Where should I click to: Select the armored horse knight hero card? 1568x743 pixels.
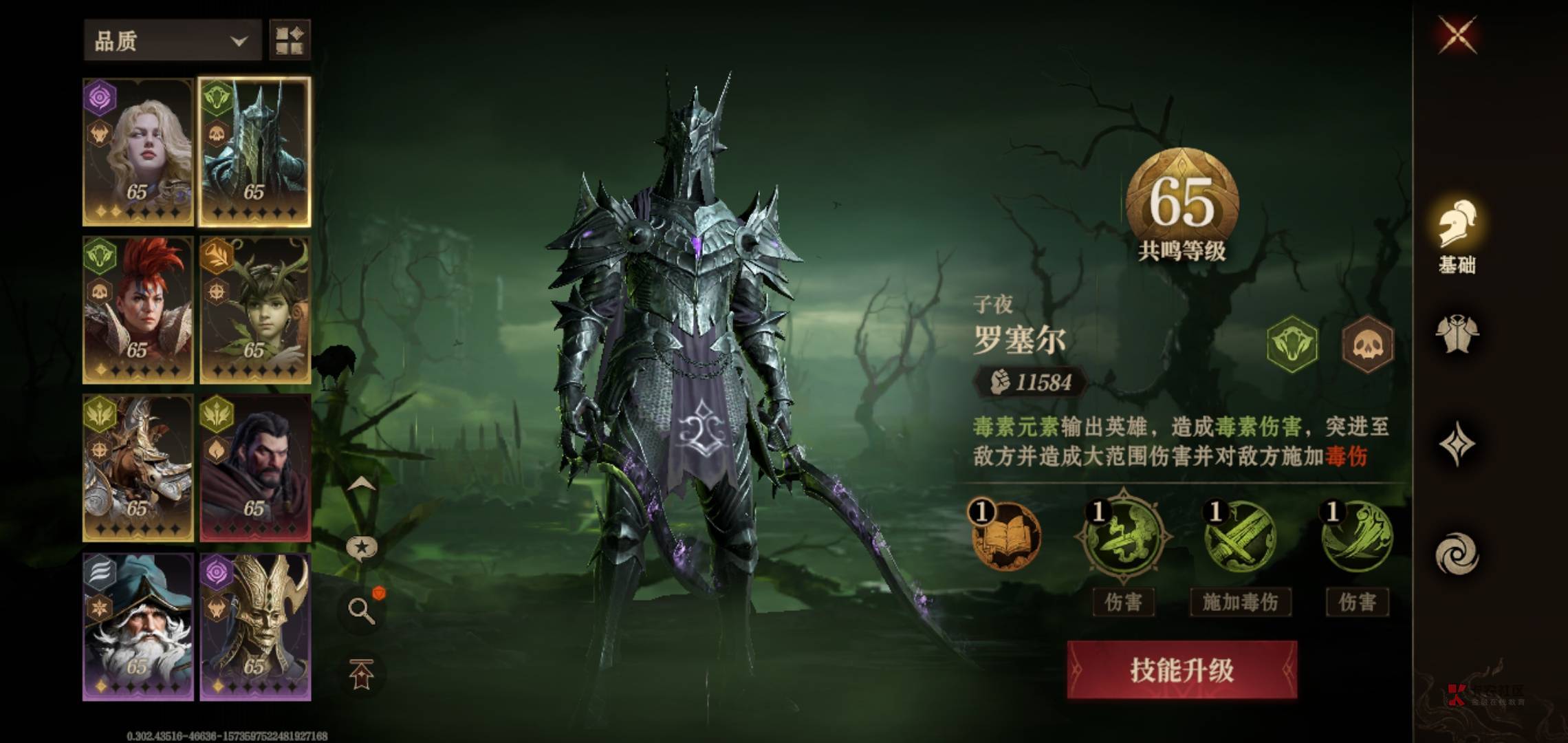coord(138,469)
